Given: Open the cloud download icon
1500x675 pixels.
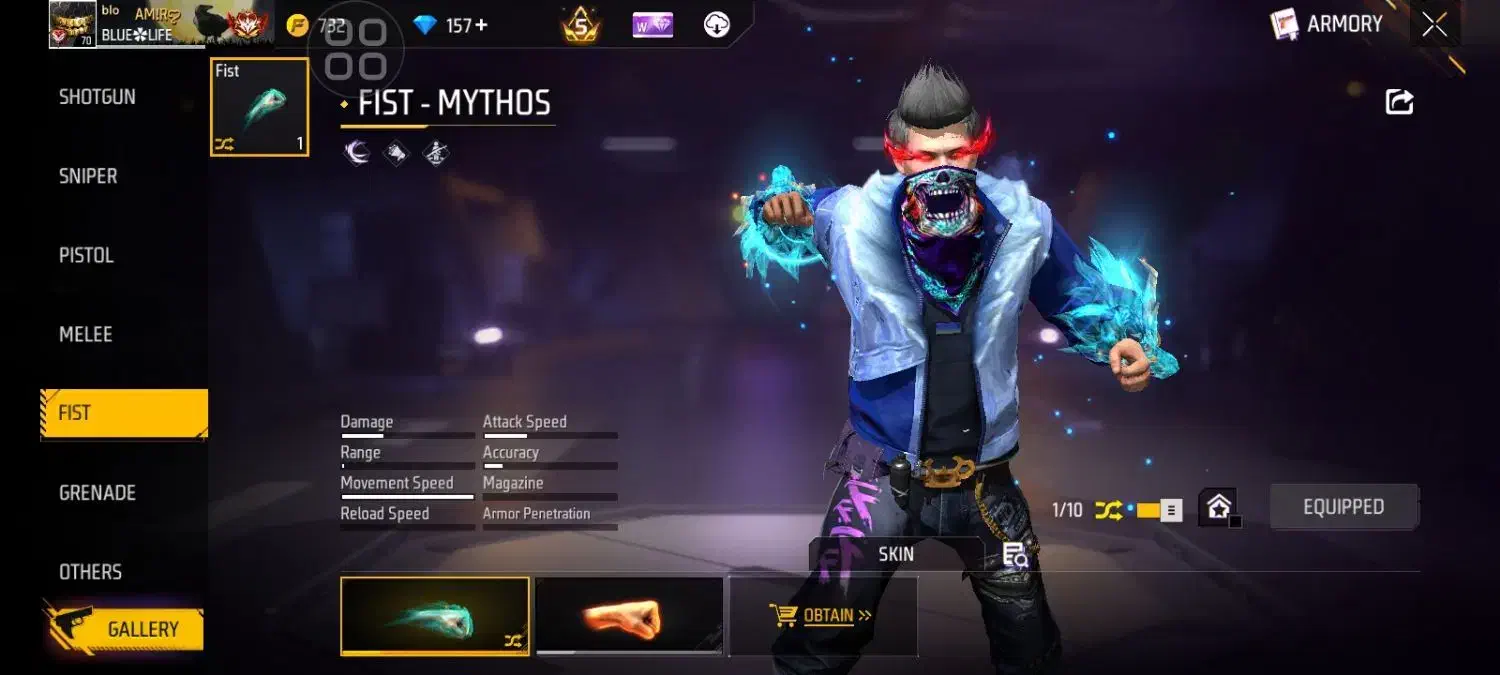Looking at the screenshot, I should tap(717, 25).
